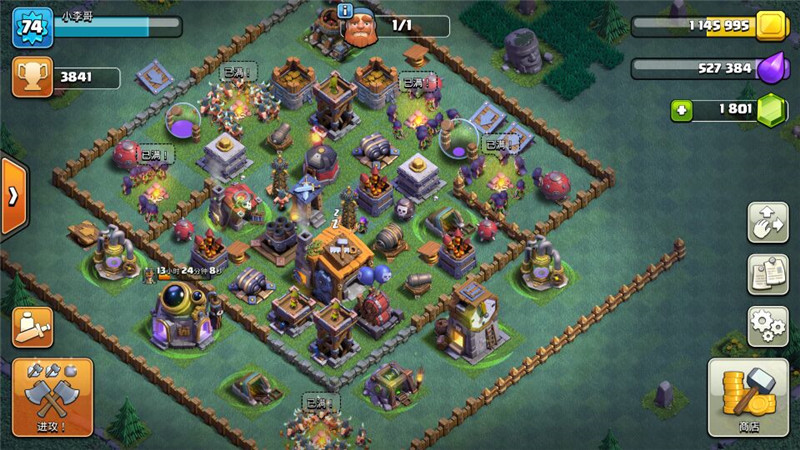
Task: Open the hand-and-arrows layout editor
Action: [768, 222]
